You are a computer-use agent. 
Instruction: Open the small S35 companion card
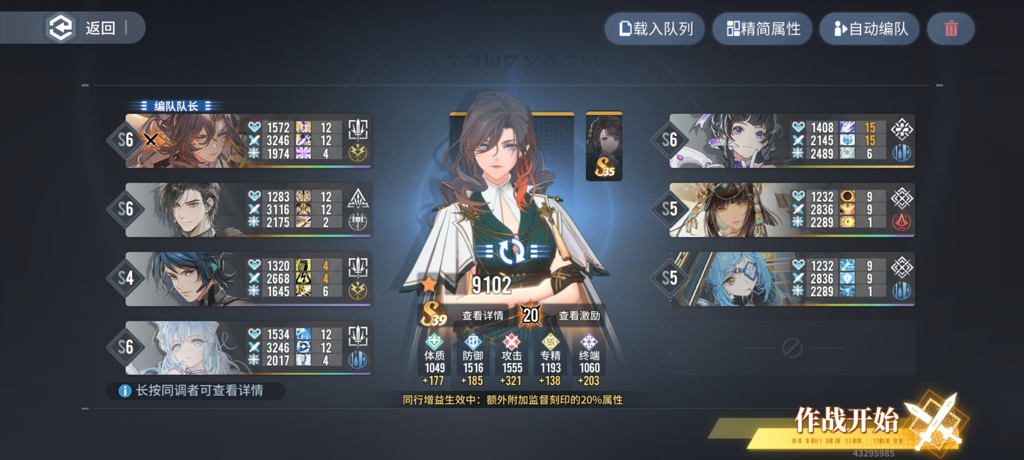[x=604, y=145]
